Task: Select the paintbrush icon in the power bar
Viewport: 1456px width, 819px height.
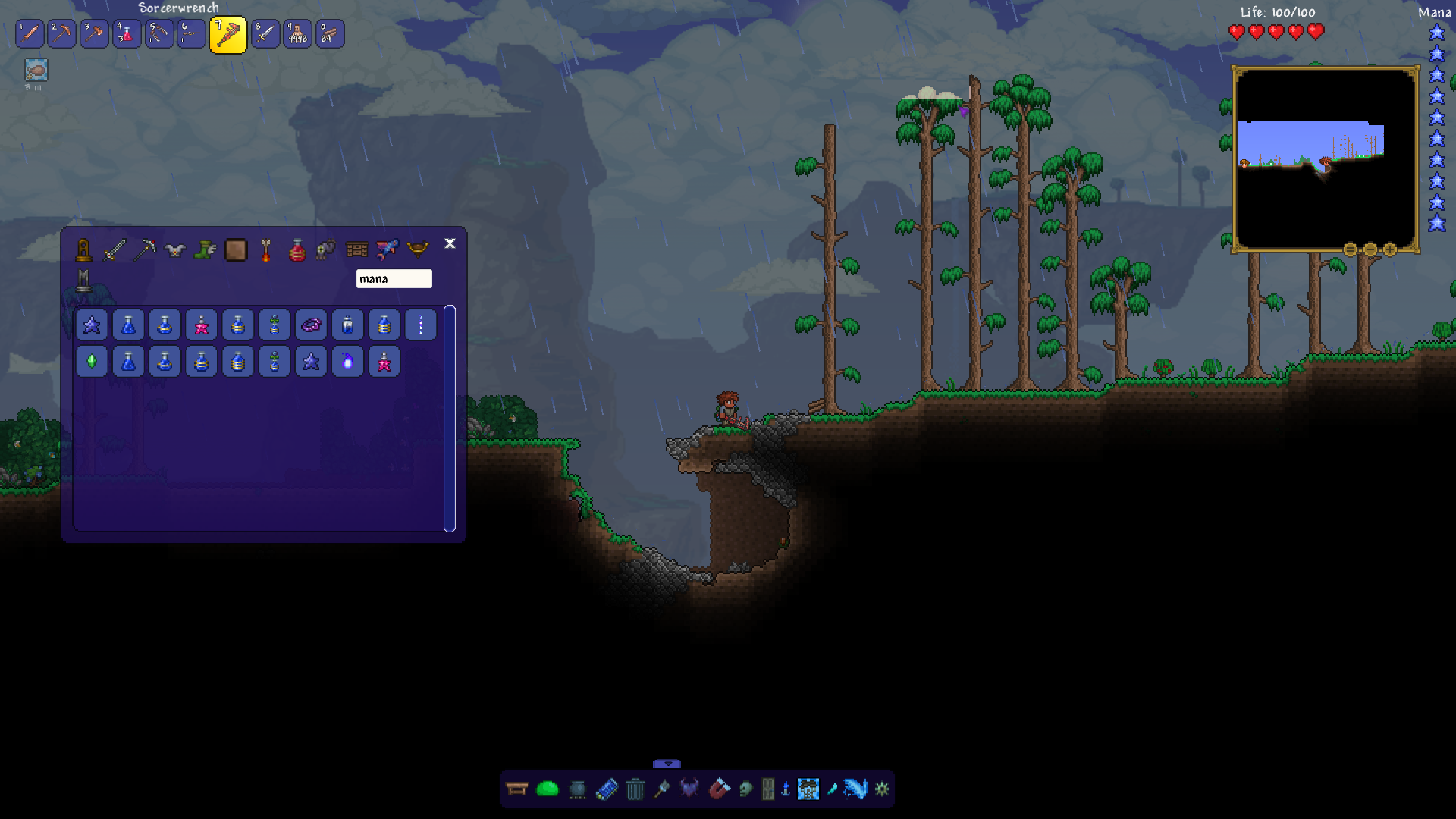Action: pyautogui.click(x=664, y=789)
